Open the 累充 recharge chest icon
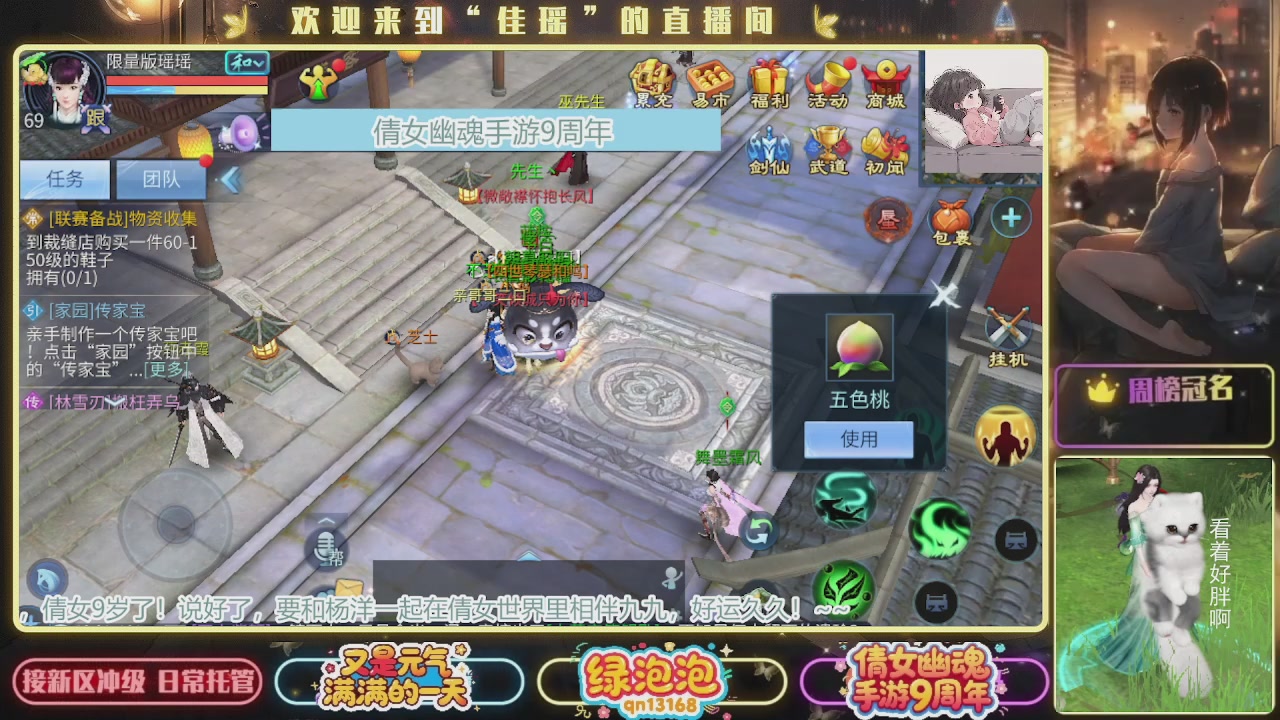The width and height of the screenshot is (1280, 720). pos(653,76)
